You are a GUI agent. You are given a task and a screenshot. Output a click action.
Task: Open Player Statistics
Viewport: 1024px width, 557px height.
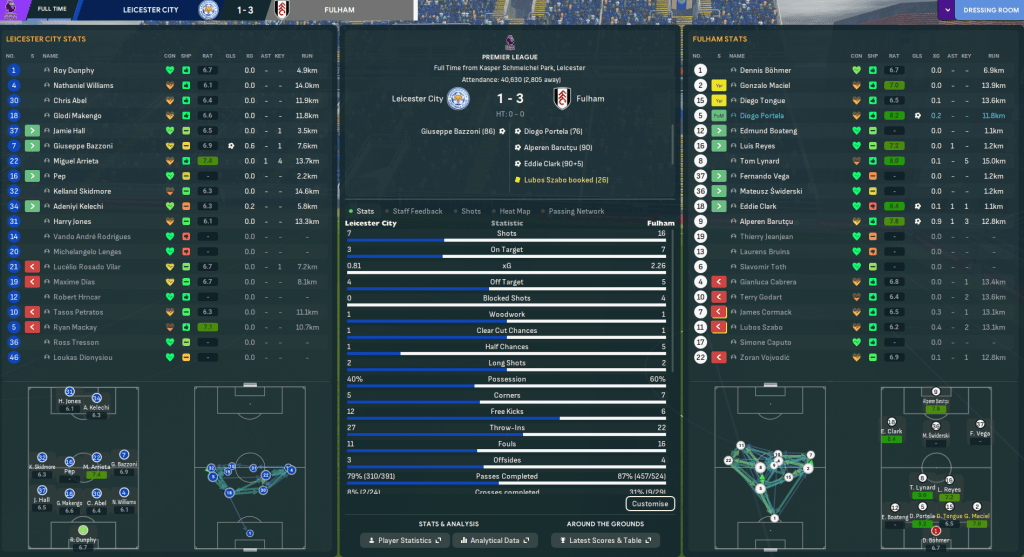pos(403,540)
